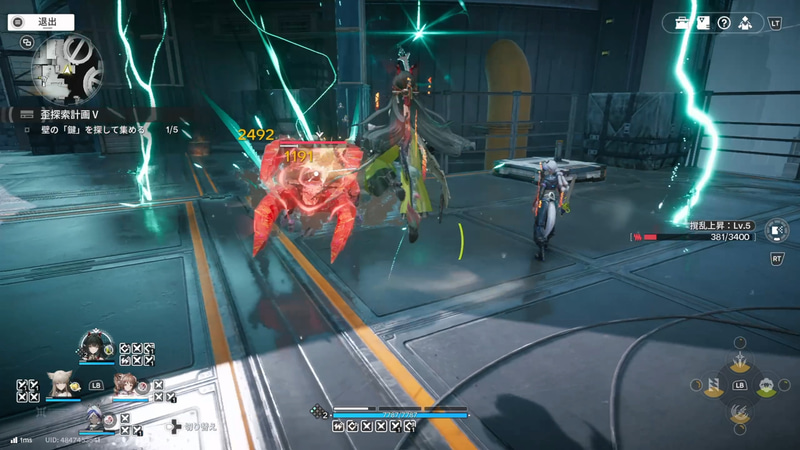800x450 pixels.
Task: Switch to the black-haired party member portrait
Action: 93,347
